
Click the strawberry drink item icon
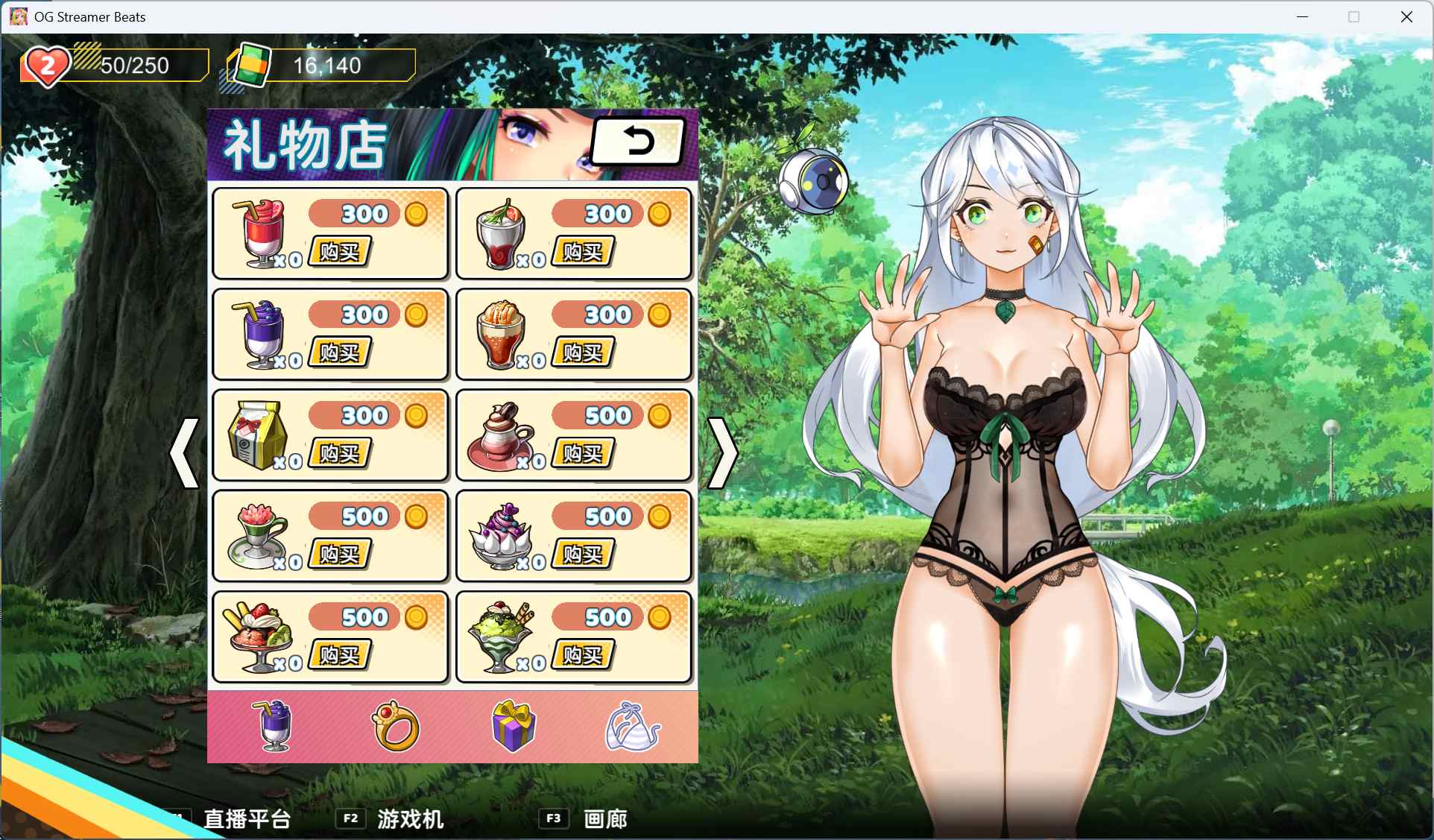(262, 233)
